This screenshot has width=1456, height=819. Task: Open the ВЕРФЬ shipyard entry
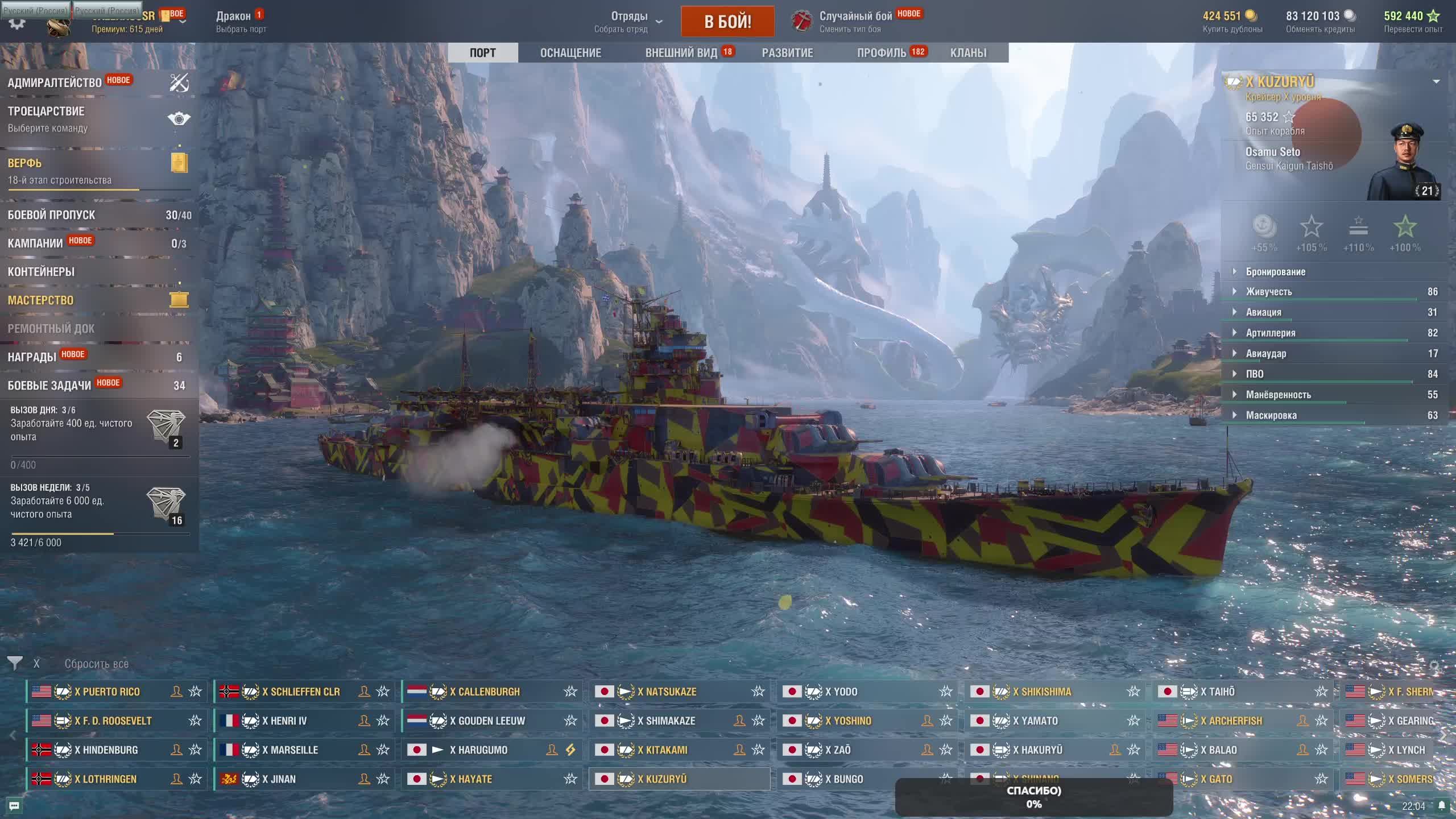(x=25, y=164)
